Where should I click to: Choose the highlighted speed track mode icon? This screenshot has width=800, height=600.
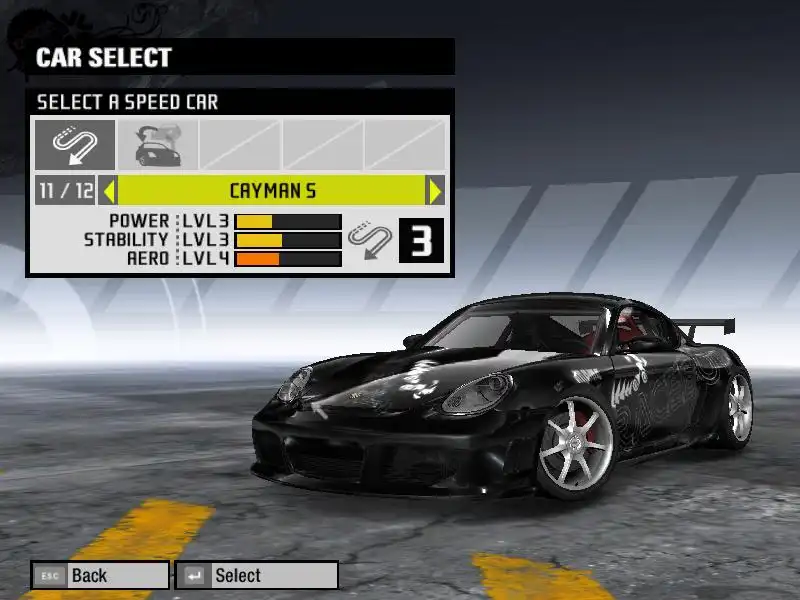pyautogui.click(x=75, y=145)
